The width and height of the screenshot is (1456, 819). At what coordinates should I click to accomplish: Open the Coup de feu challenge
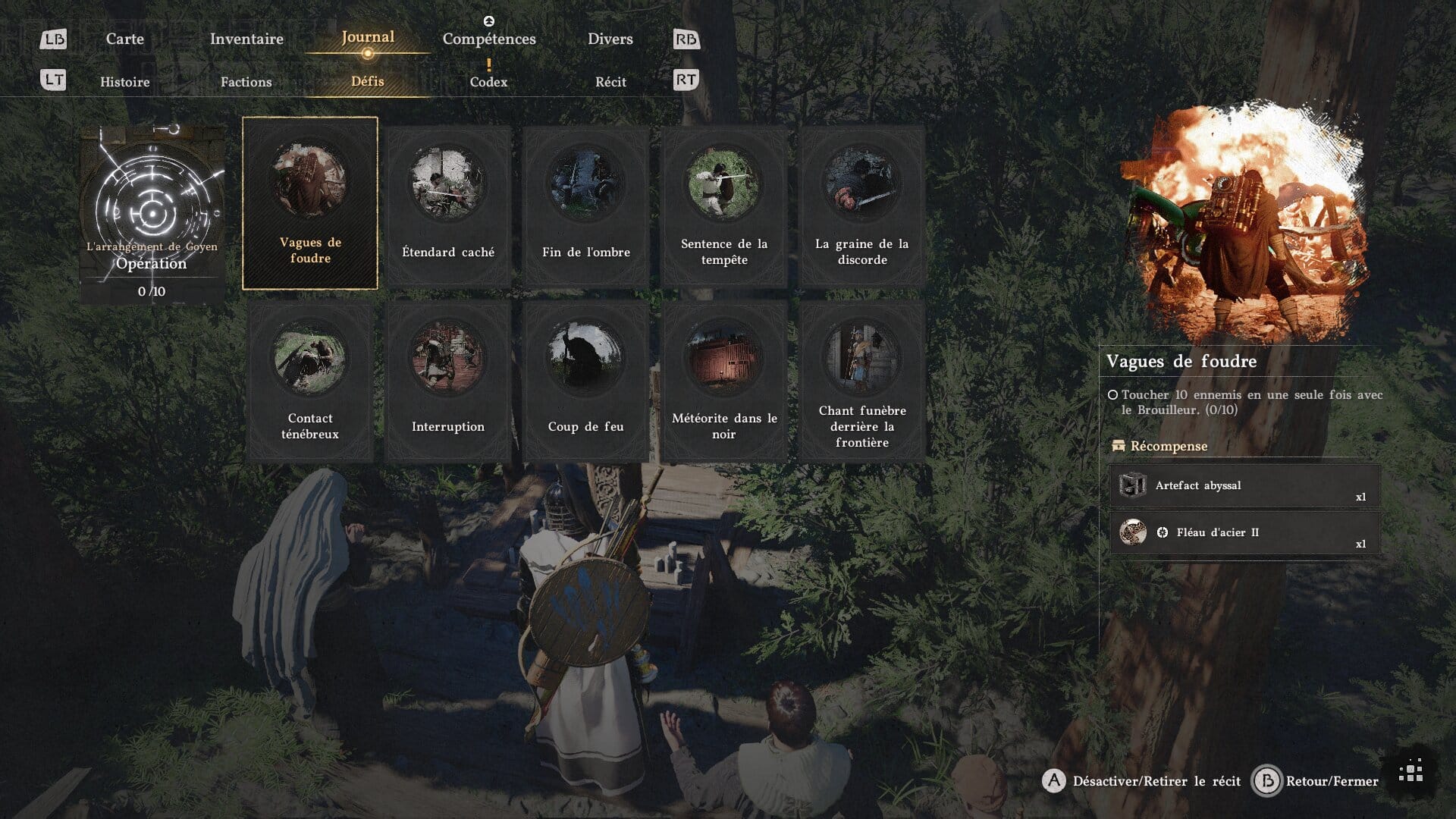[586, 381]
